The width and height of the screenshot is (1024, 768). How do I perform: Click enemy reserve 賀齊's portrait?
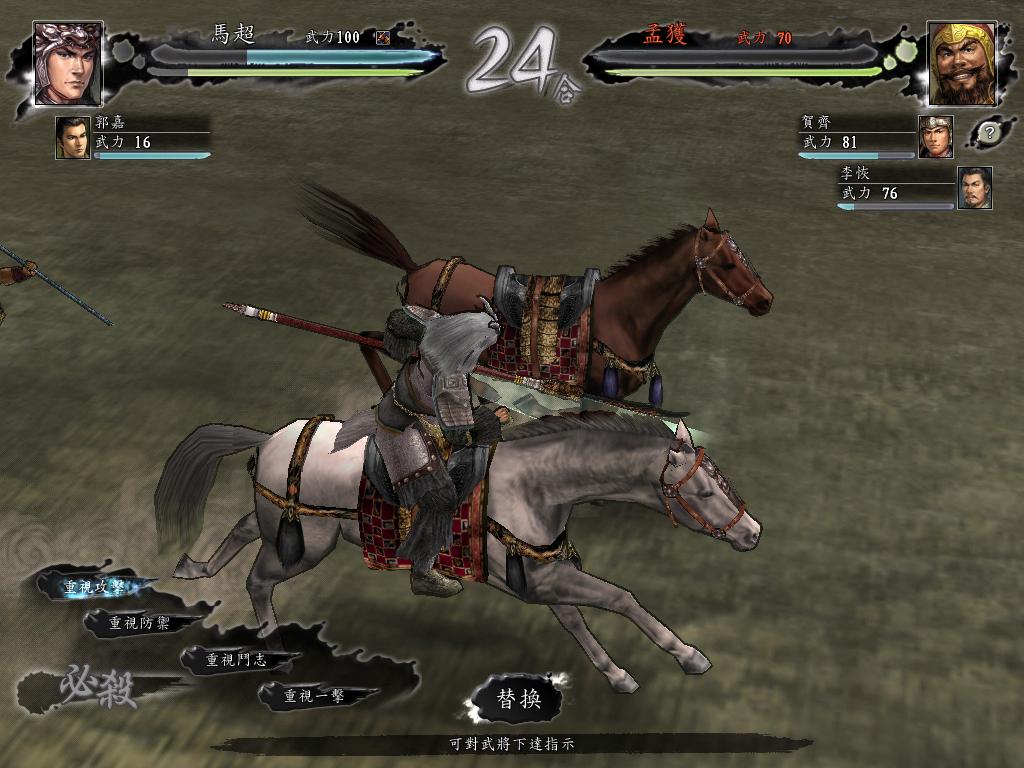pos(936,136)
